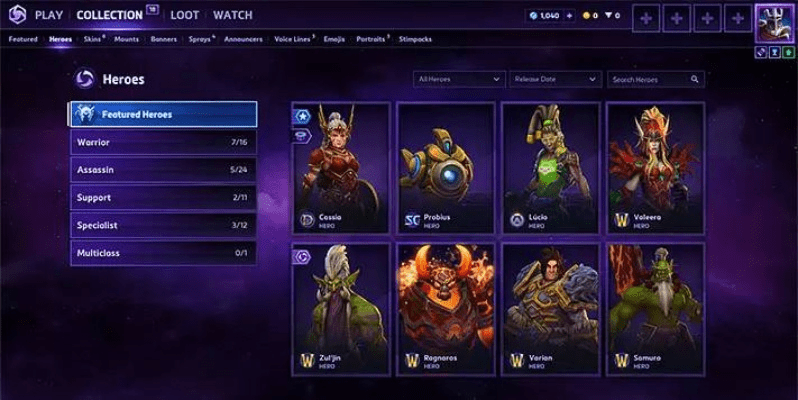Select the Featured Heroes category
798x400 pixels.
click(162, 114)
